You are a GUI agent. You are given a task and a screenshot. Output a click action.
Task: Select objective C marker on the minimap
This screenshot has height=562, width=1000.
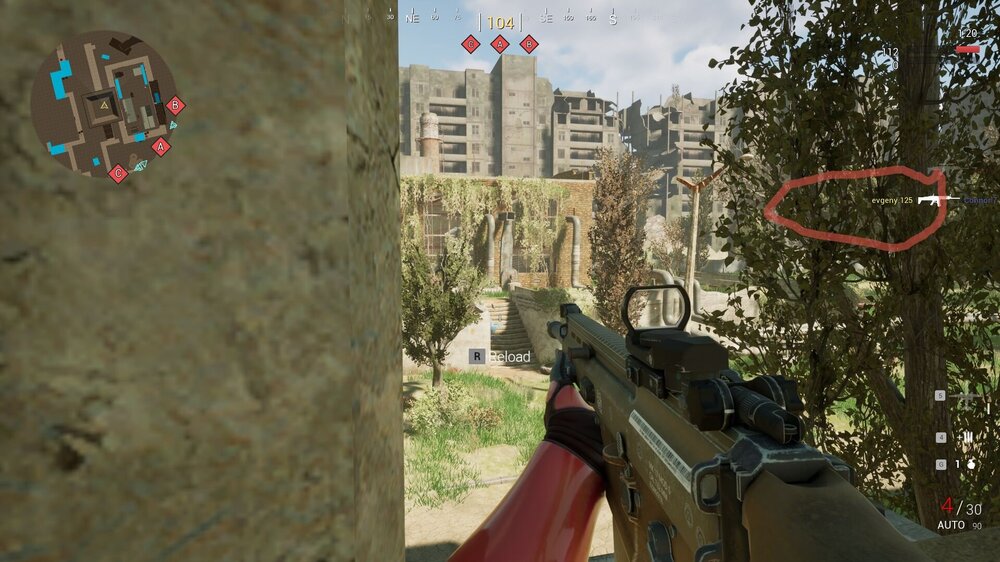coord(118,173)
